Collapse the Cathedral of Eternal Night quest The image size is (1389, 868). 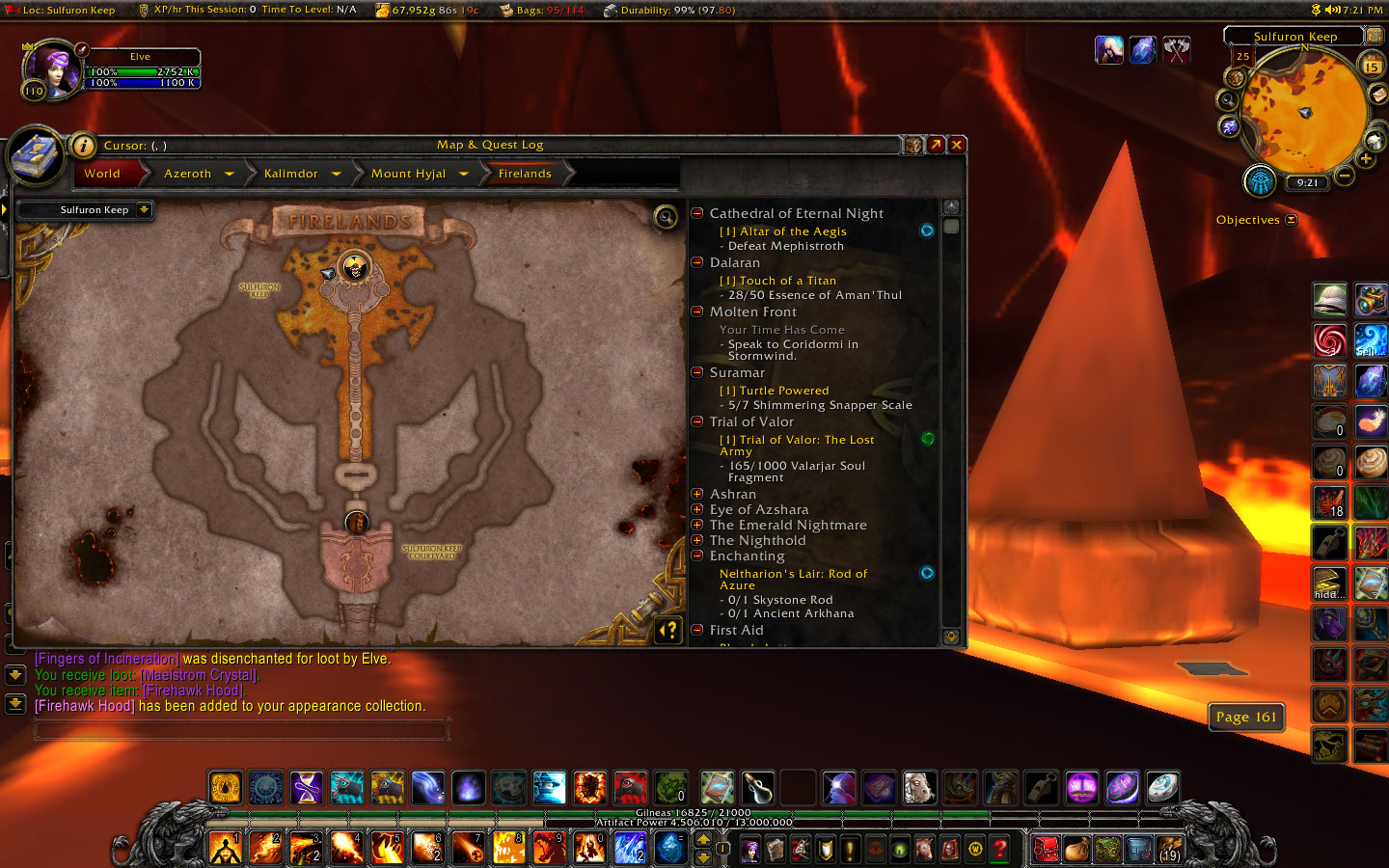tap(697, 213)
